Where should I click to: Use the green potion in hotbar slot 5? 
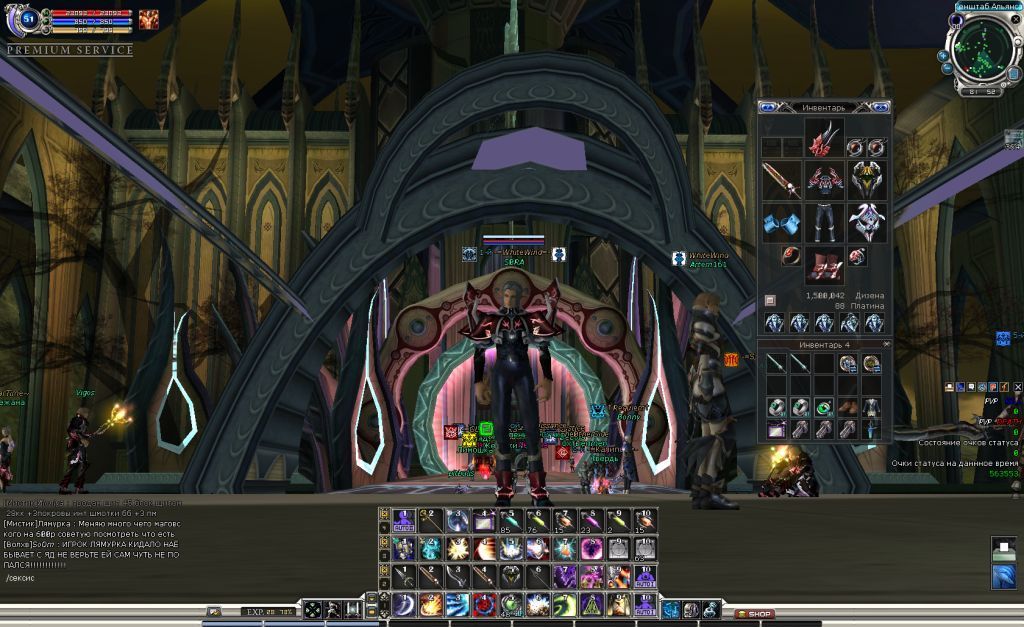point(511,605)
